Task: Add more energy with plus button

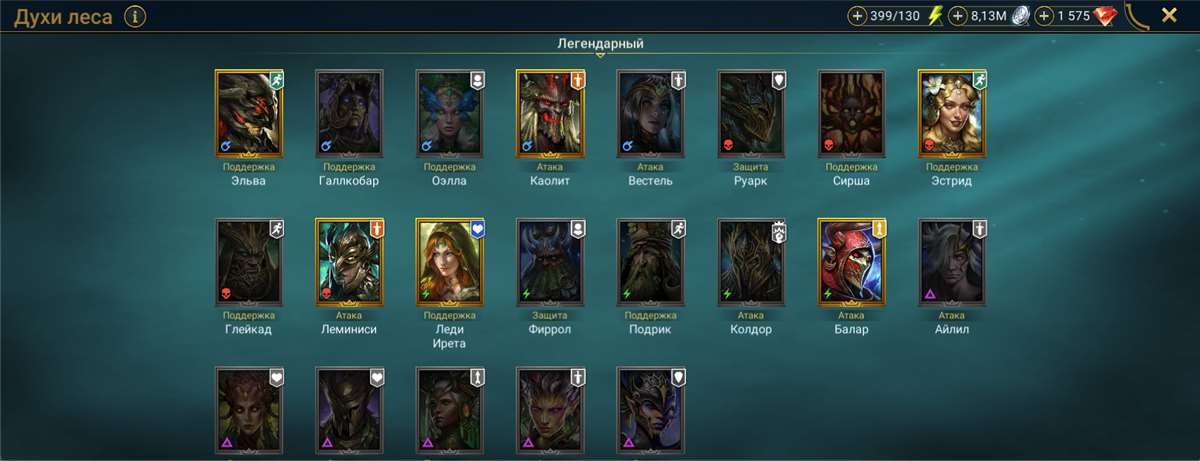Action: click(x=857, y=16)
